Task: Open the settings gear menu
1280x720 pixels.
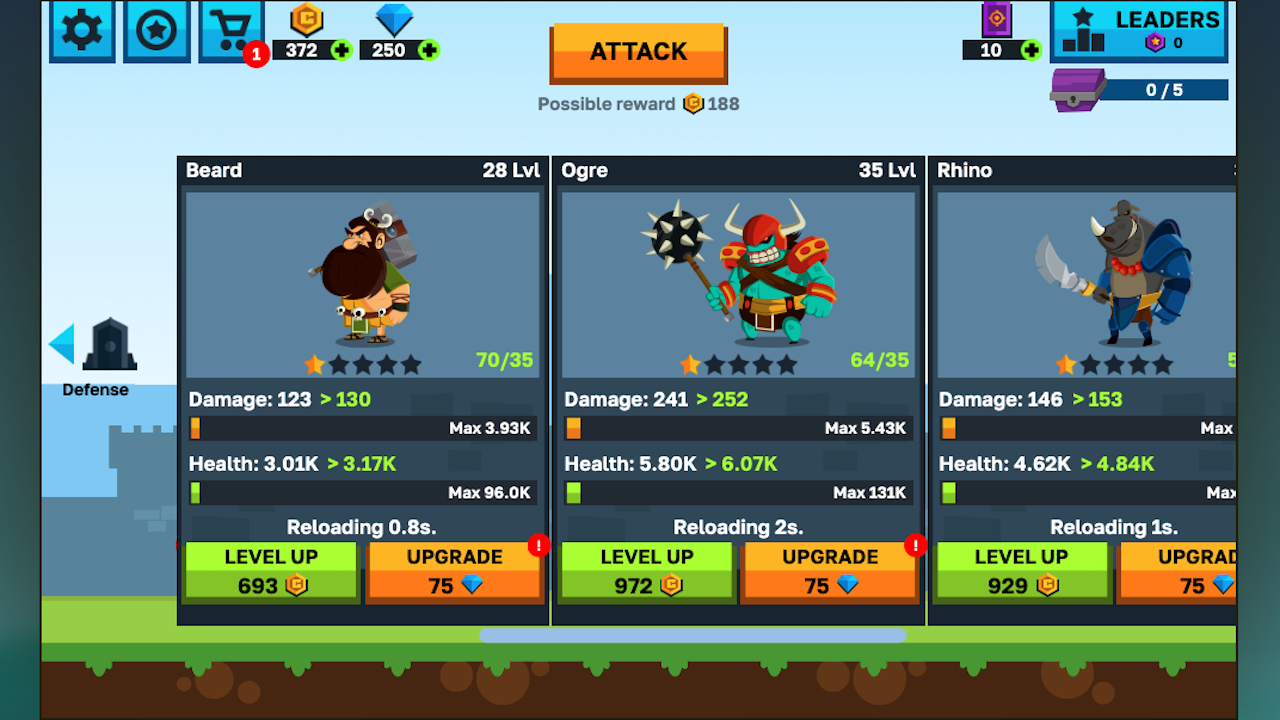Action: 81,30
